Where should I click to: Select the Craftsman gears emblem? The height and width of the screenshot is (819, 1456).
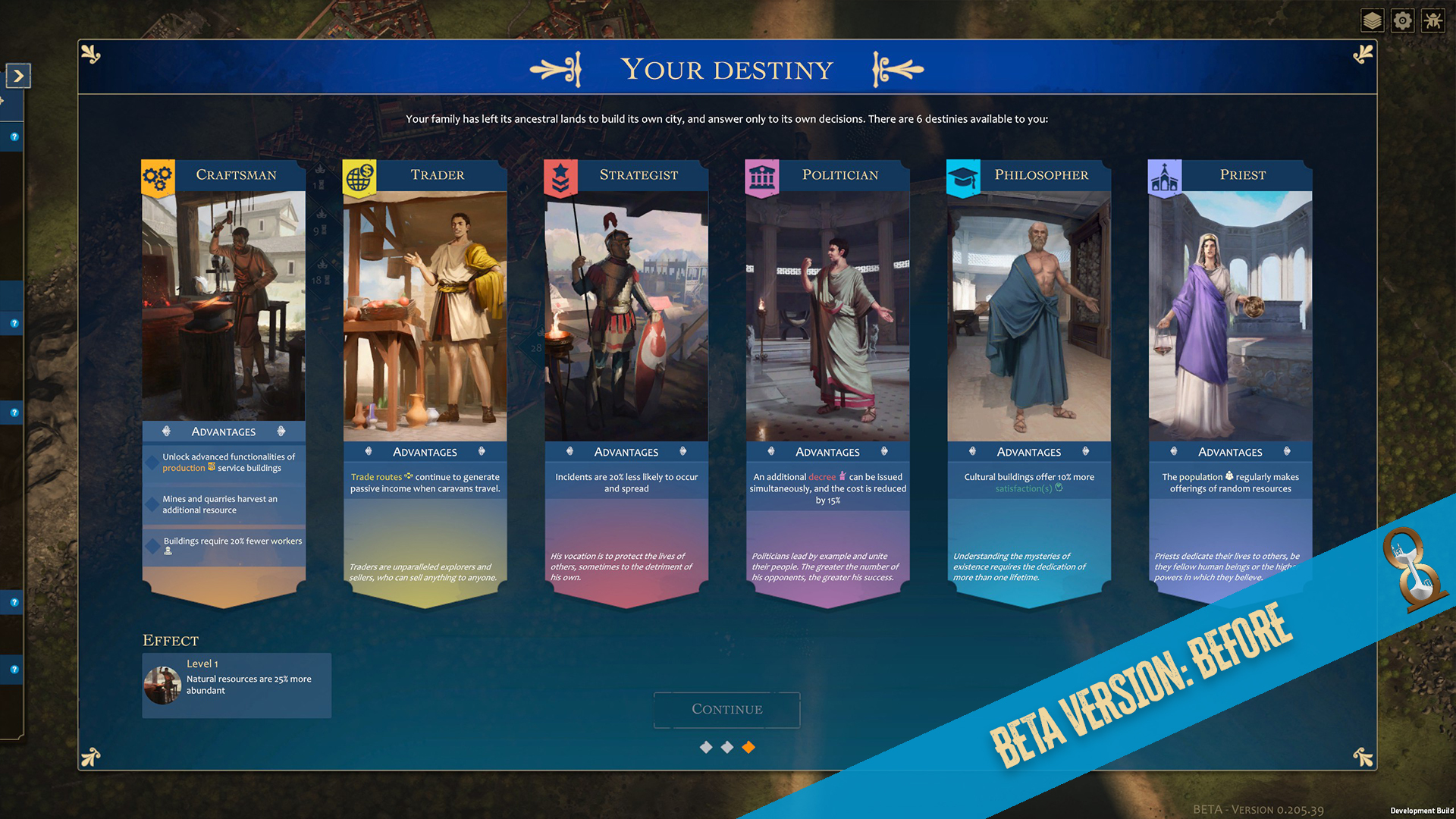pos(157,175)
